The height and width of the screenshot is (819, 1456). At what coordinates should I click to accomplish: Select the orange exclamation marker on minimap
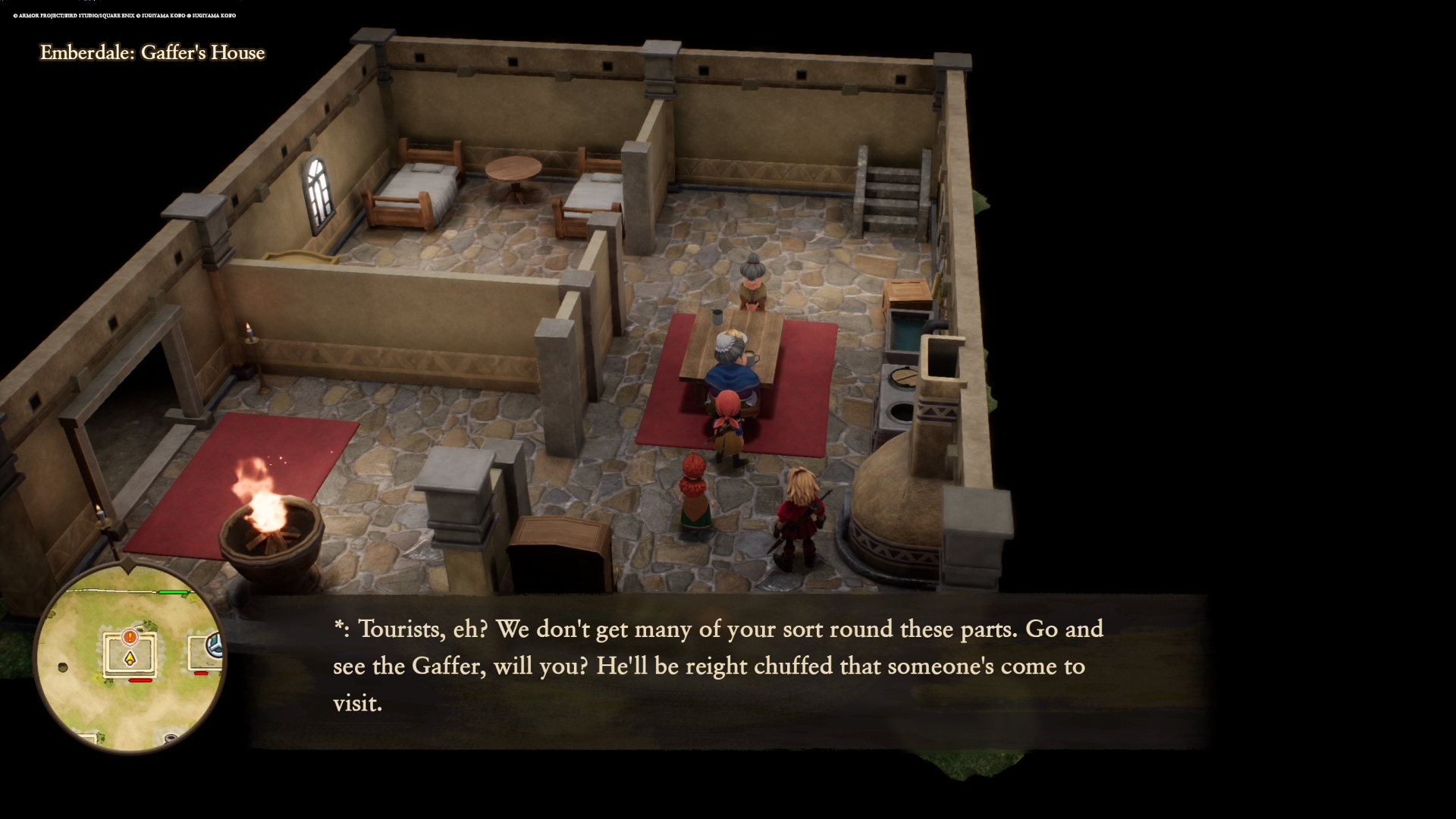click(130, 637)
